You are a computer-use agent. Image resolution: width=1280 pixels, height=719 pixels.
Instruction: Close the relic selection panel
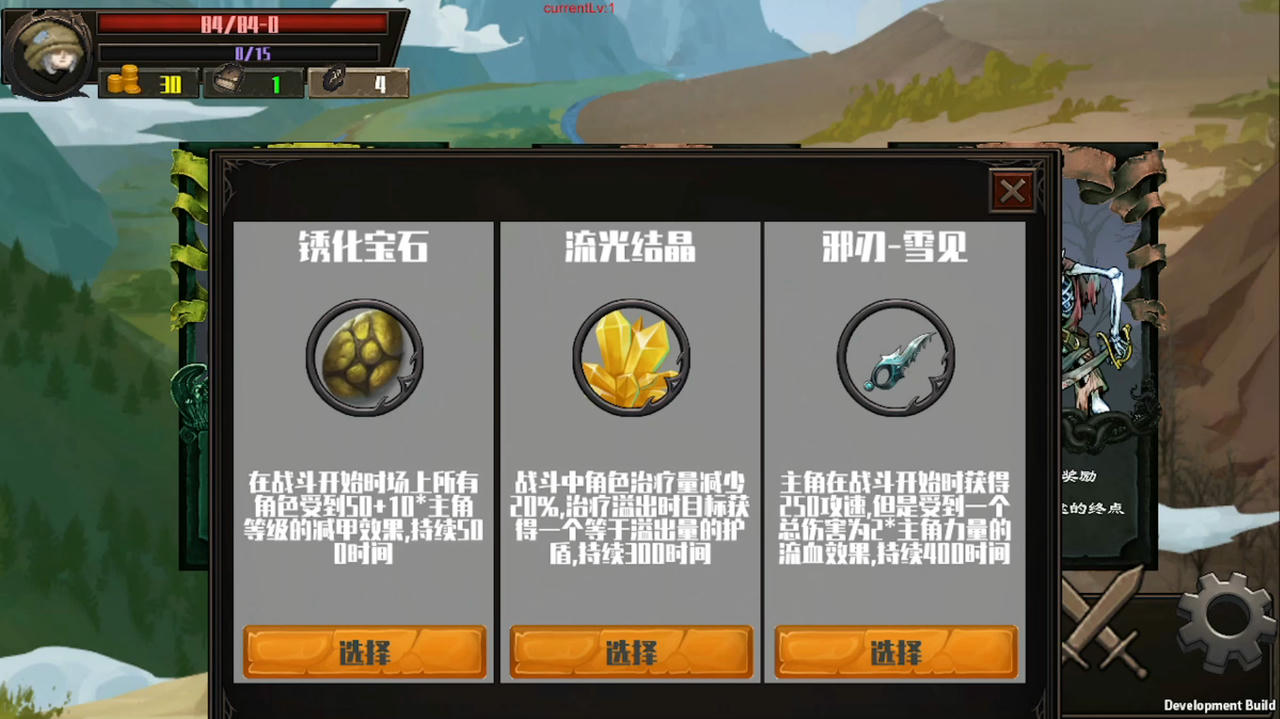click(1012, 191)
